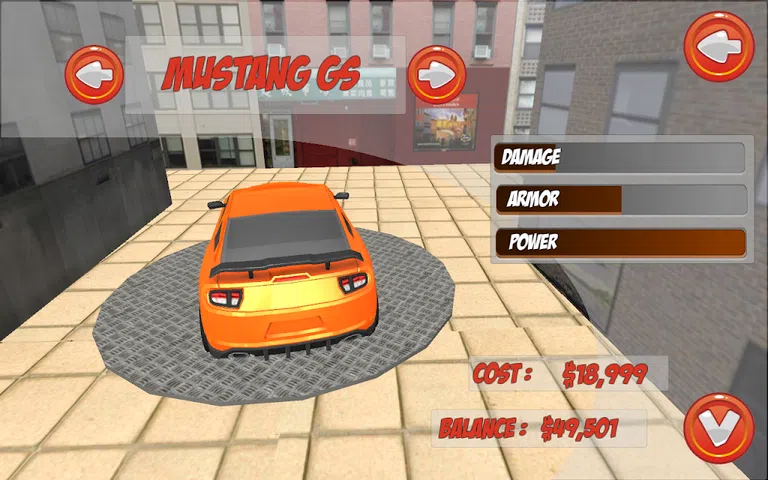Confirm the car with the red checkmark button
Screen dimensions: 768x480
pyautogui.click(x=718, y=428)
